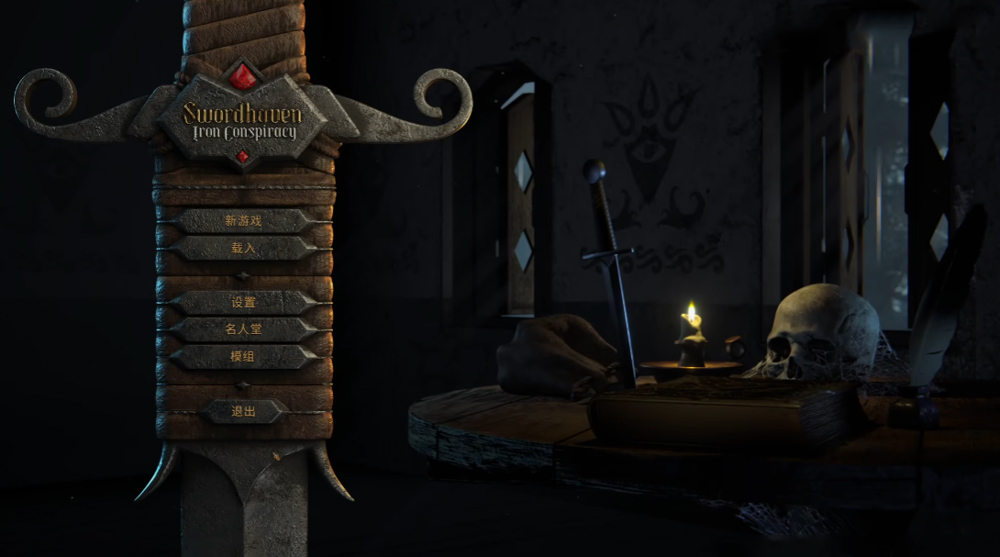Image resolution: width=1000 pixels, height=557 pixels.
Task: Show the 名人堂 hall of fame
Action: [x=243, y=329]
